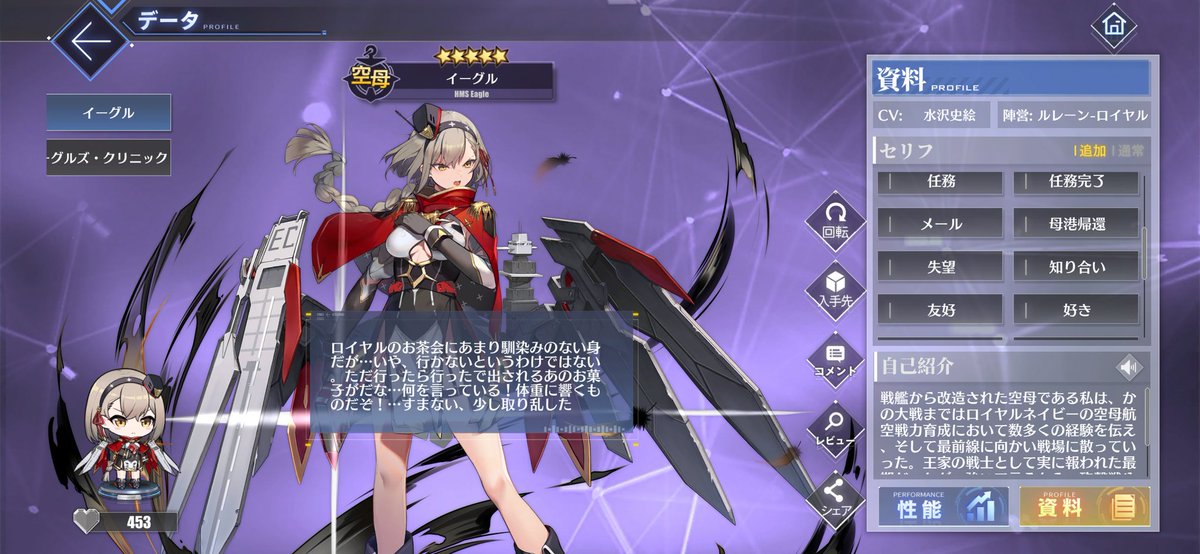The image size is (1200, 554).
Task: Play the メール voice line
Action: tap(940, 224)
